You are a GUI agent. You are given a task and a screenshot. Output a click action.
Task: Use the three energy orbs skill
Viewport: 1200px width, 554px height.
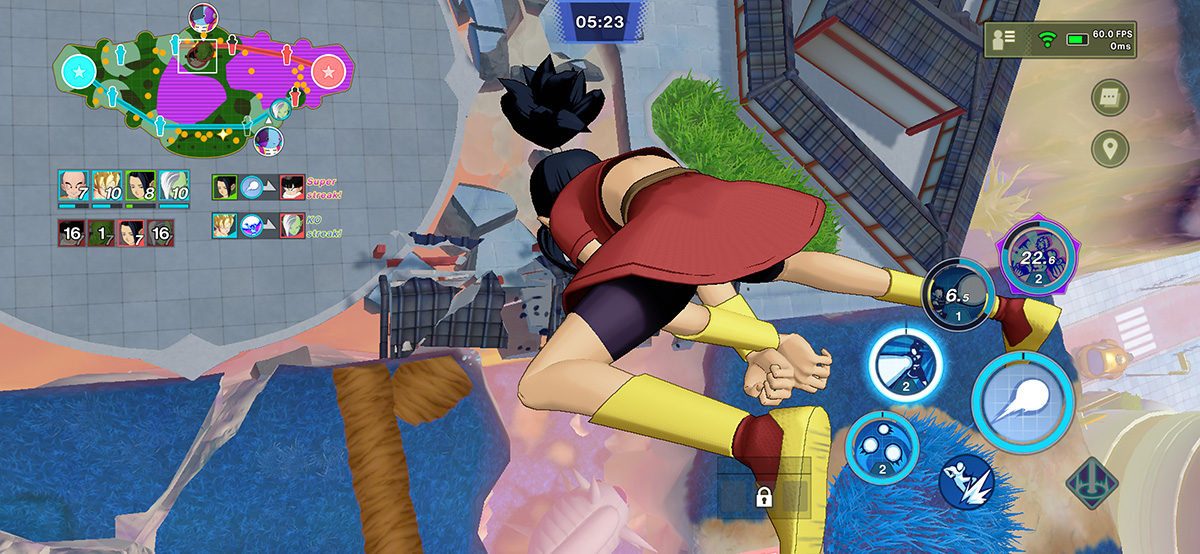coord(881,446)
